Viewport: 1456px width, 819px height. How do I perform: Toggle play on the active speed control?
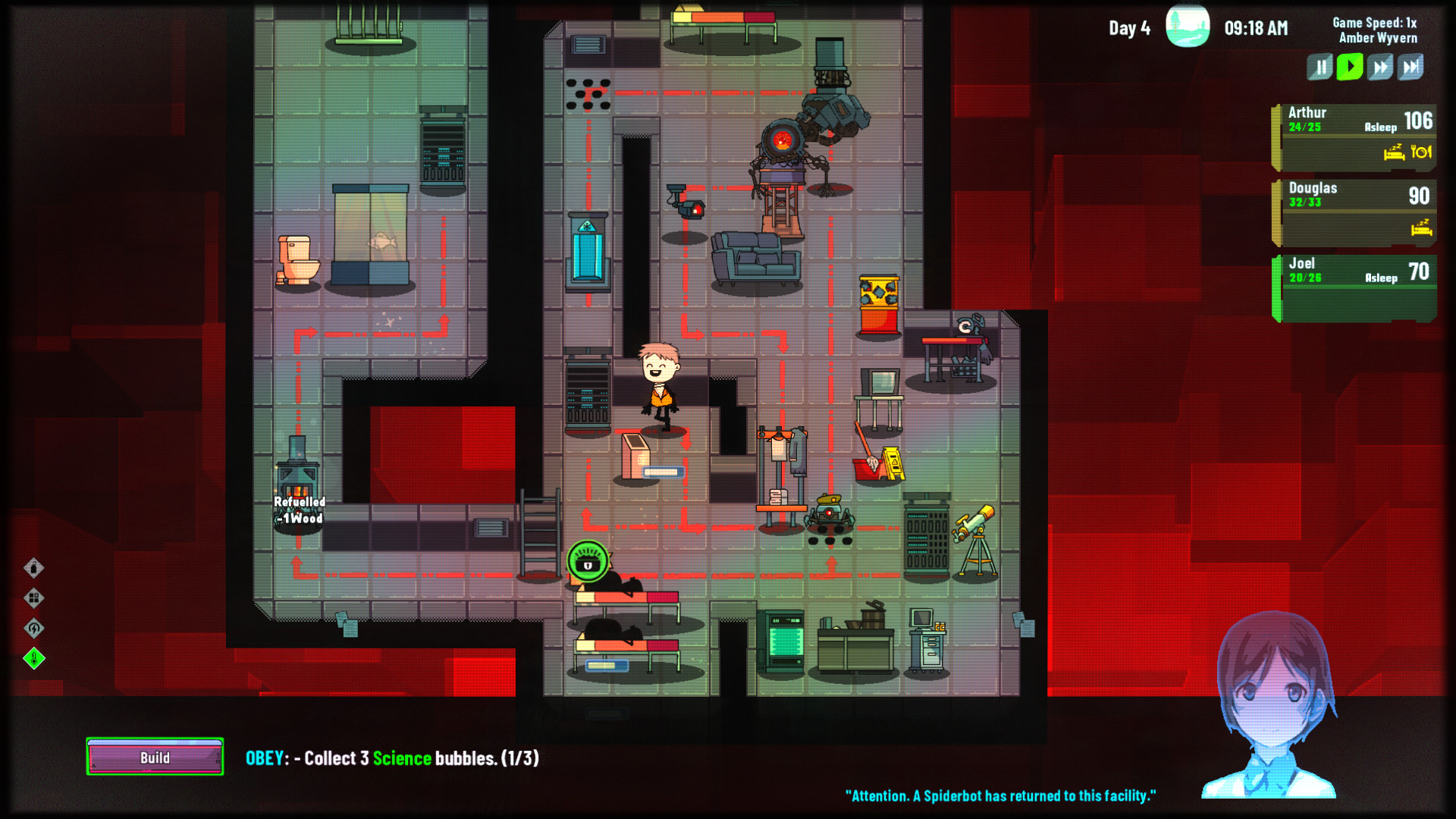[x=1349, y=67]
